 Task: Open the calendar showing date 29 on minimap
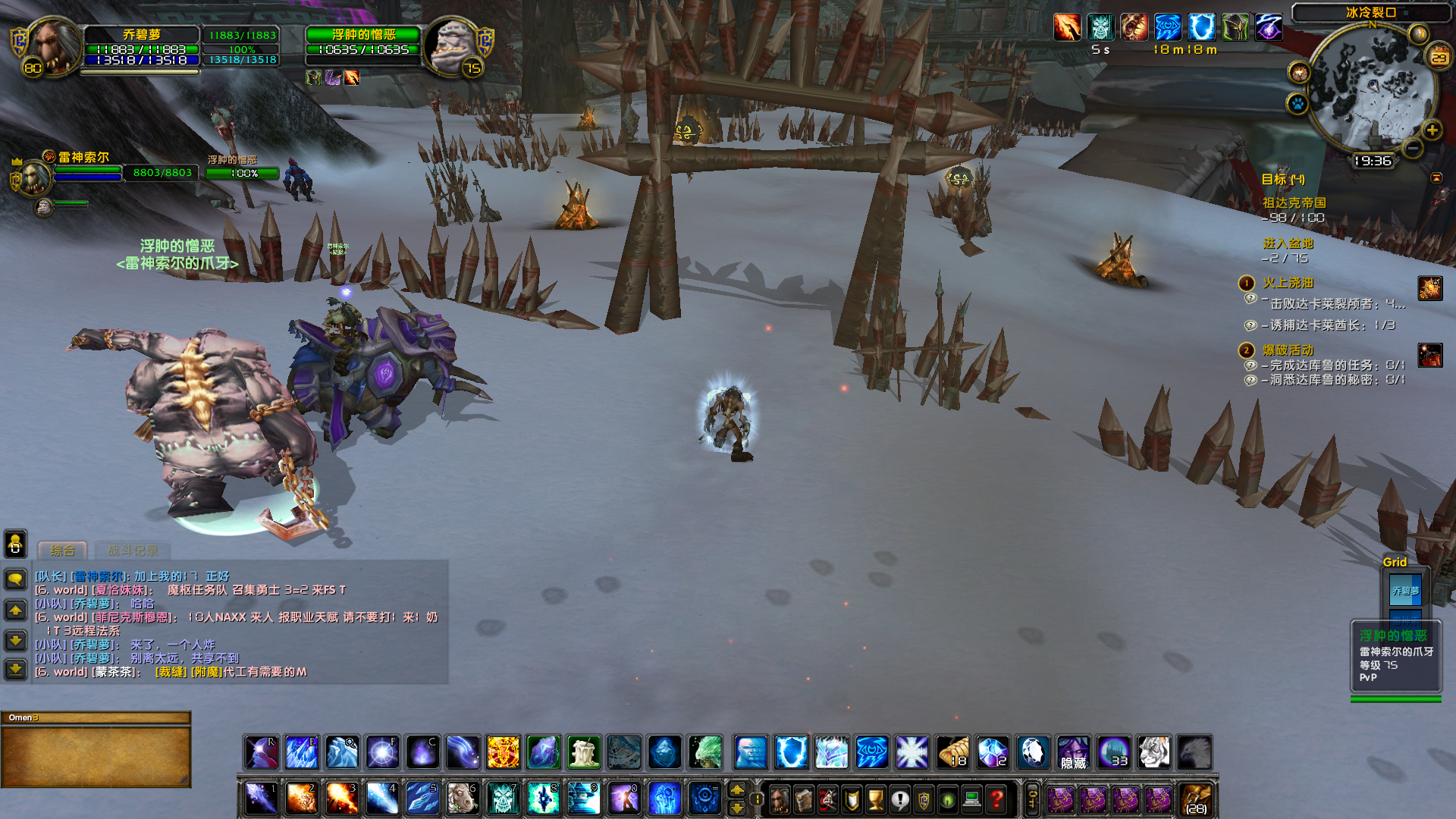(x=1439, y=55)
